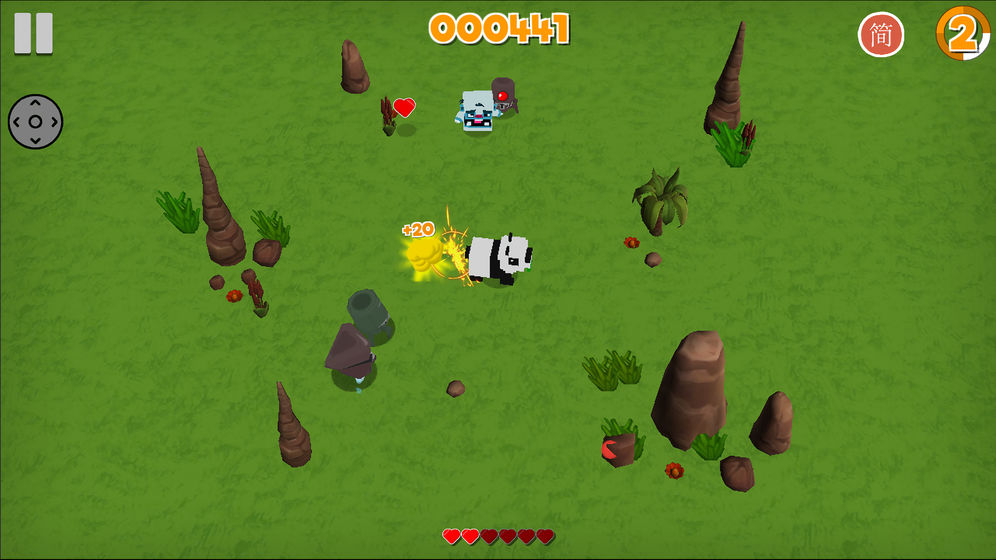
Task: Tap the directional pad control icon
Action: coord(35,122)
